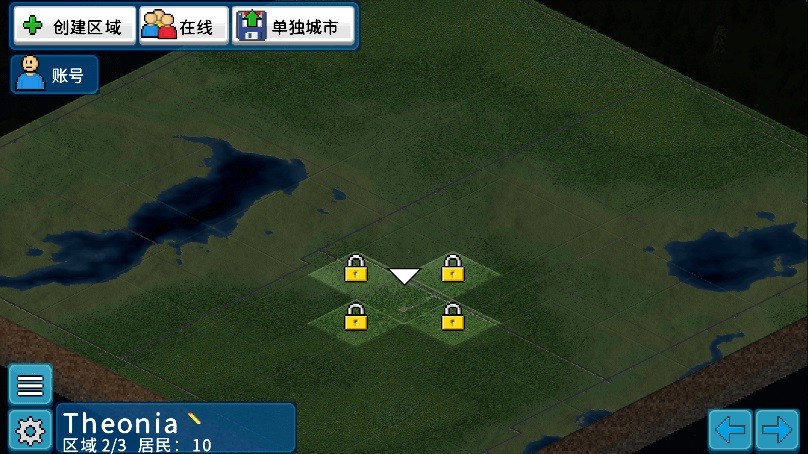Go to next region with right arrow
Image resolution: width=808 pixels, height=454 pixels.
click(x=776, y=430)
